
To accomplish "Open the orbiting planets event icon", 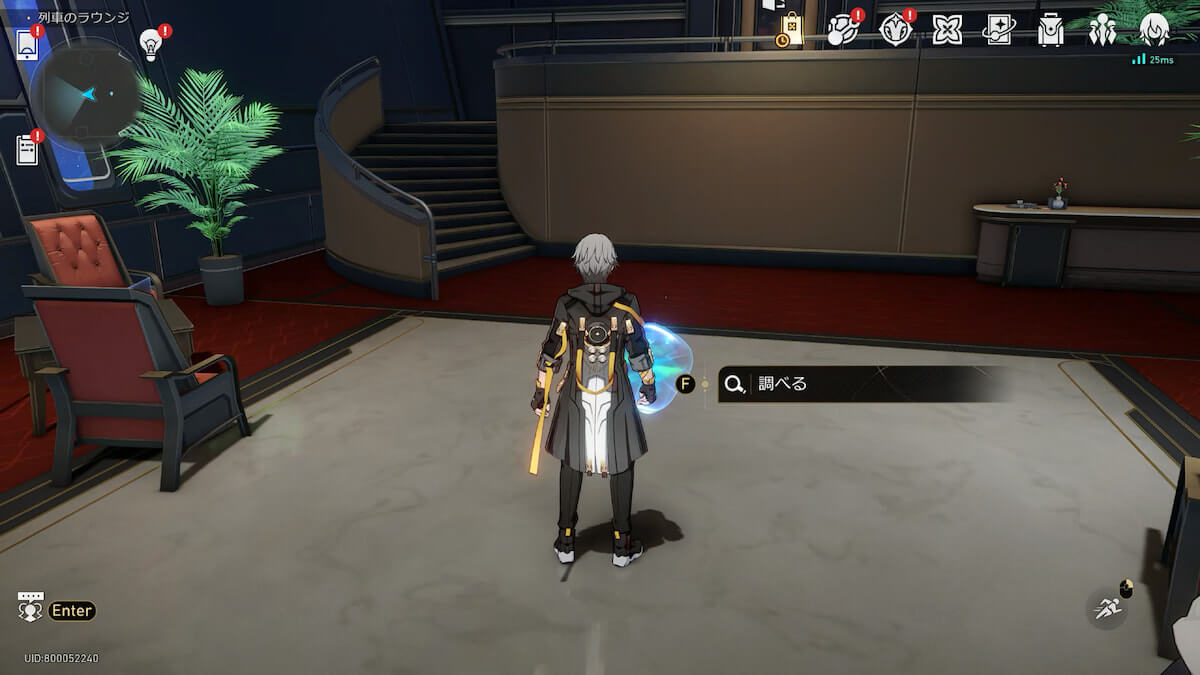I will 843,30.
